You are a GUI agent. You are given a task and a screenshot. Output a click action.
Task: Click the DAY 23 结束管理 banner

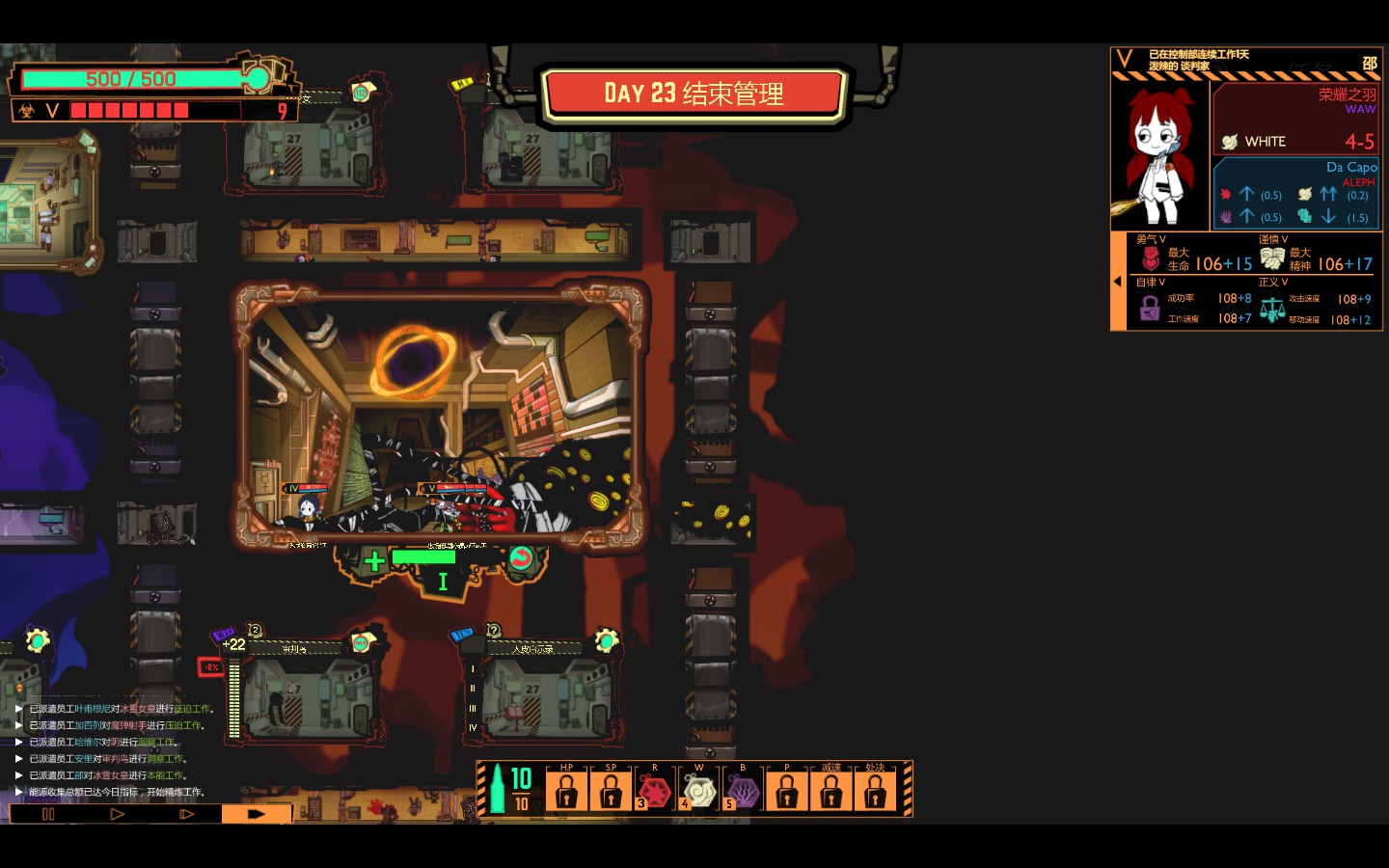pos(693,95)
